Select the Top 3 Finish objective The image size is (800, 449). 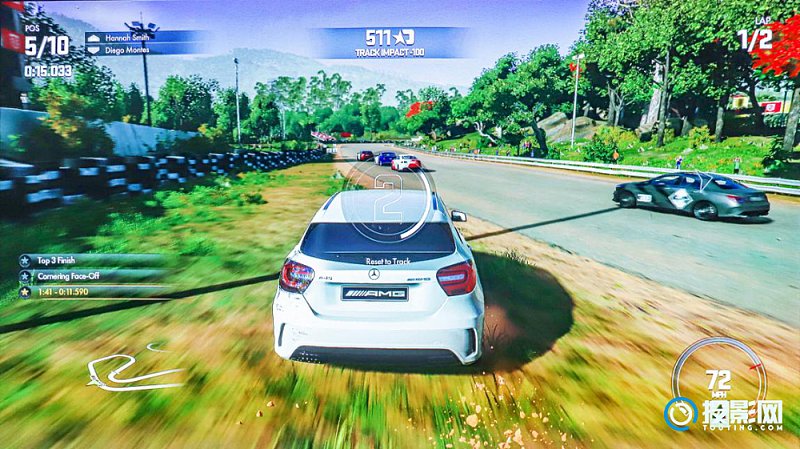click(62, 260)
